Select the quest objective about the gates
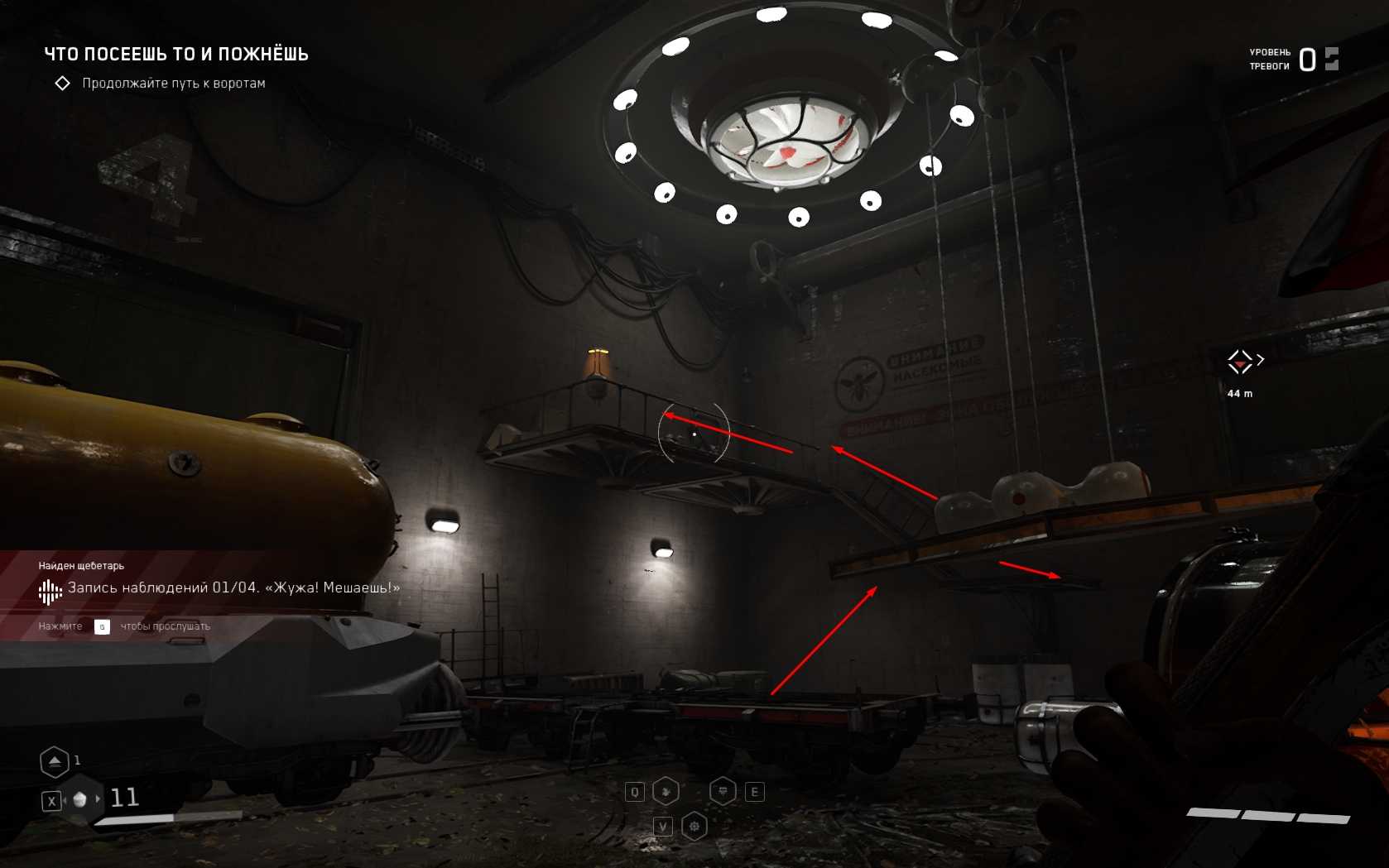Viewport: 1389px width, 868px height. click(173, 84)
